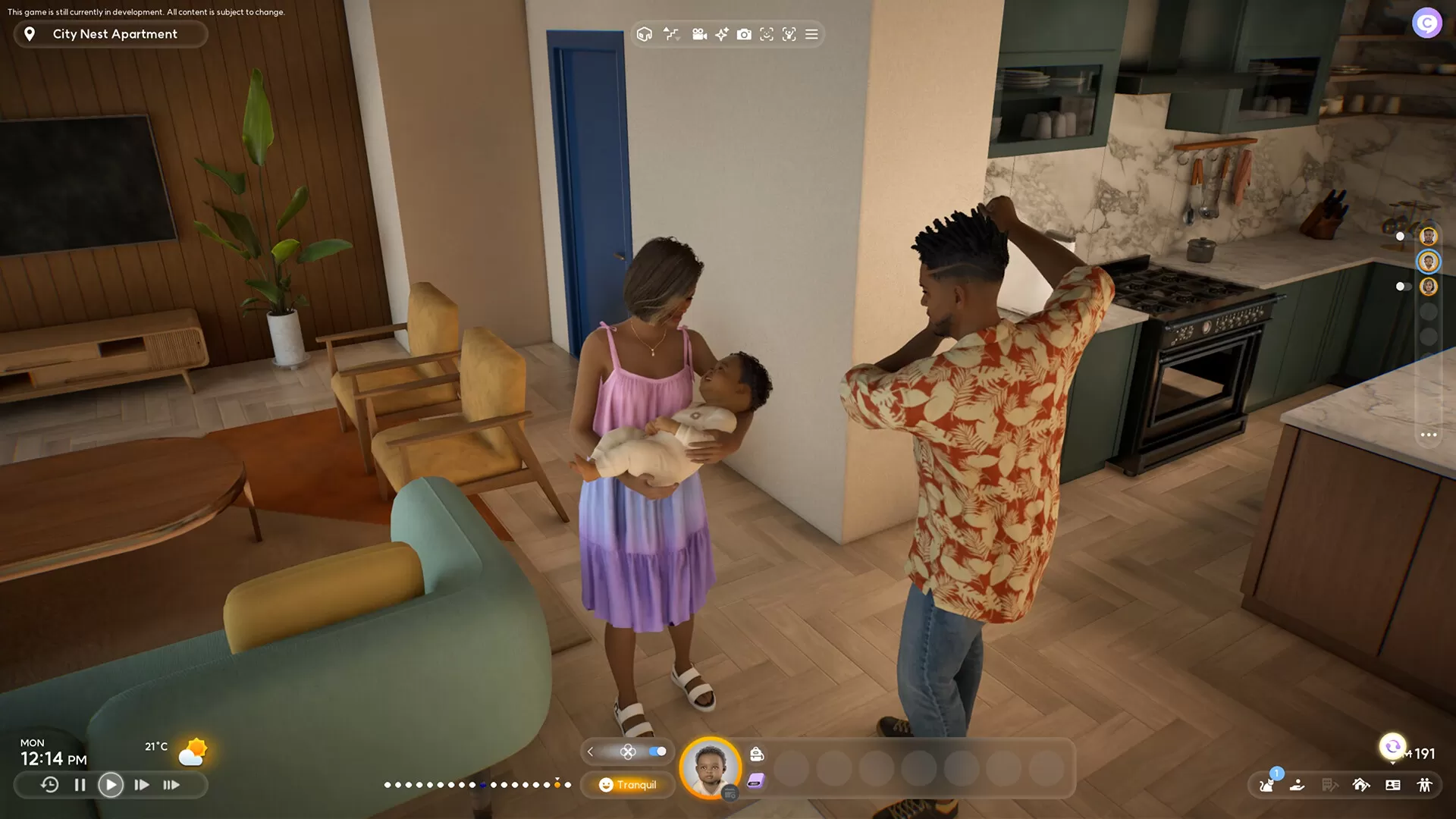The width and height of the screenshot is (1456, 819).
Task: Take a photo with the screenshot camera icon
Action: pyautogui.click(x=745, y=34)
